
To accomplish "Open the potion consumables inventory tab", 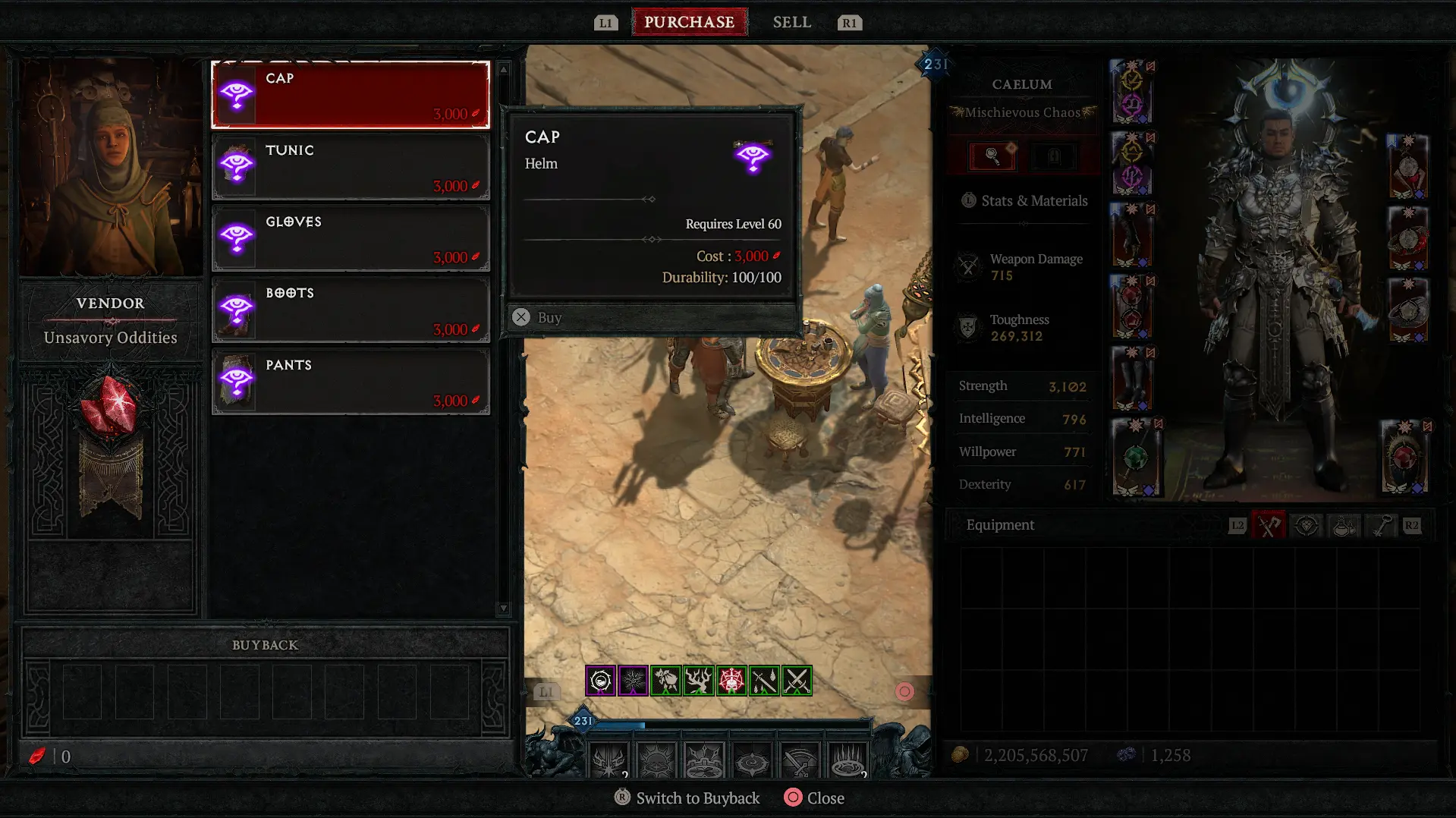I will tap(1344, 525).
